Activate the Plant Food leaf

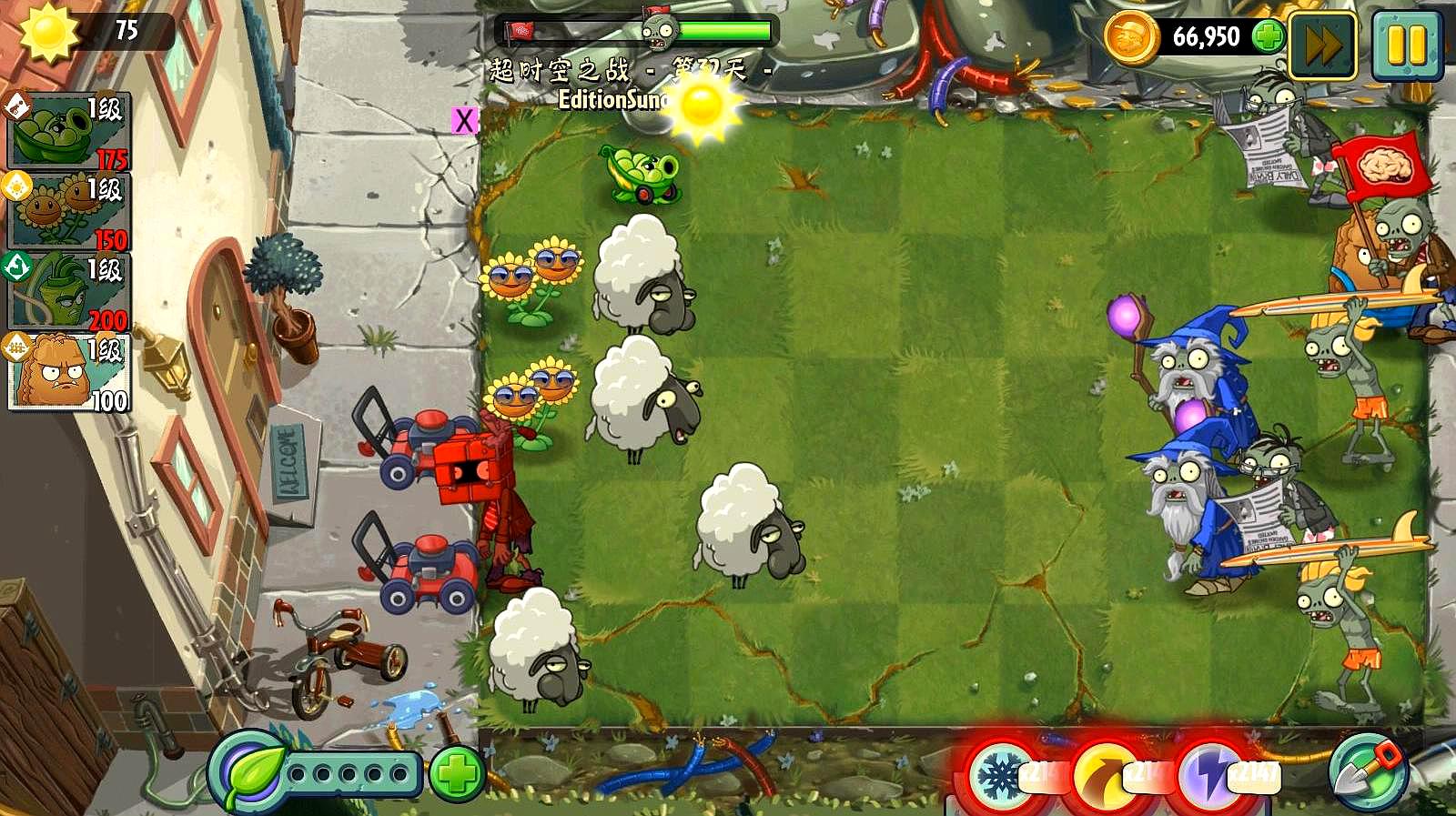[x=248, y=774]
